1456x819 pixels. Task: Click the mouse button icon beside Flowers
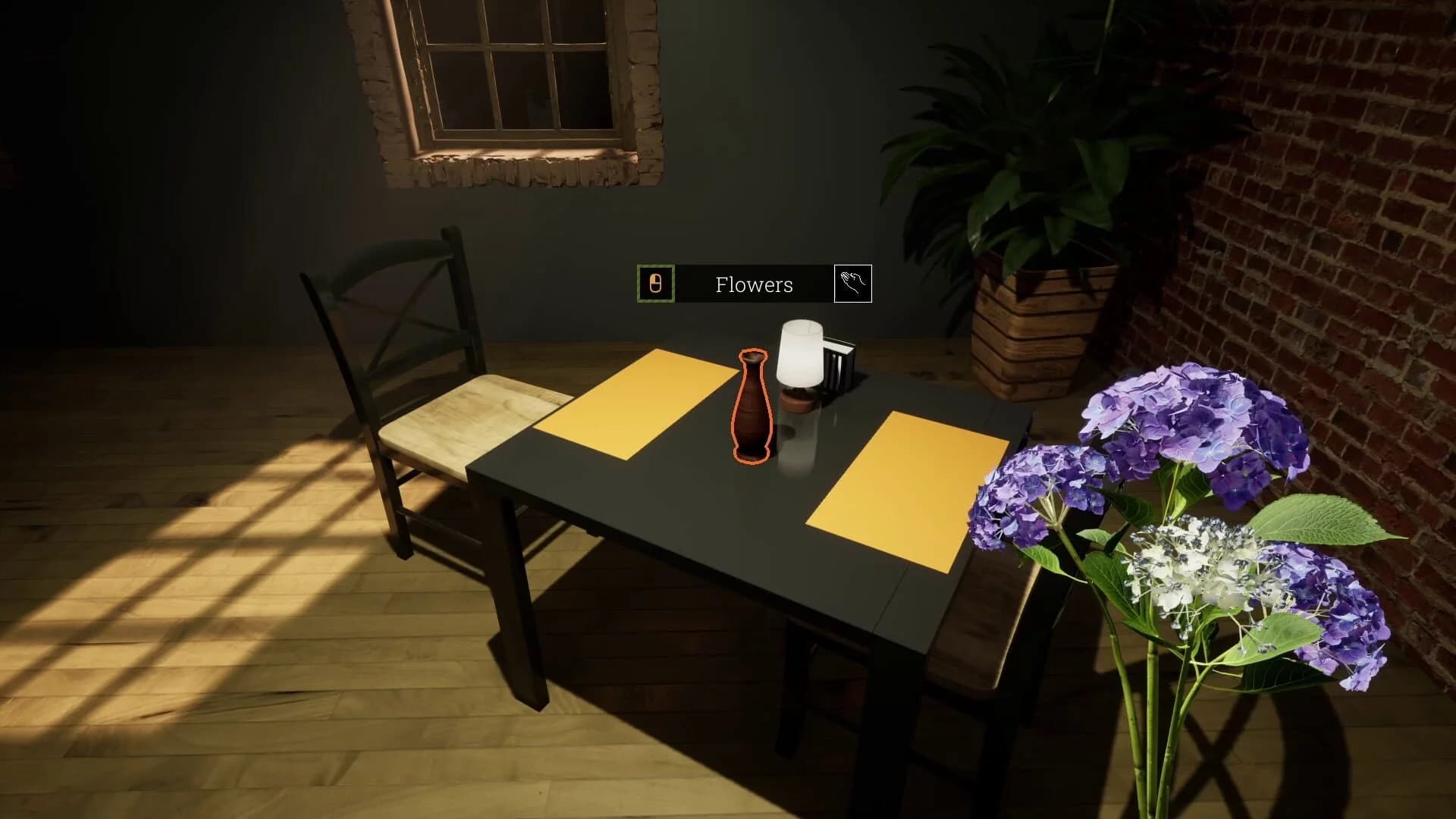[x=655, y=284]
